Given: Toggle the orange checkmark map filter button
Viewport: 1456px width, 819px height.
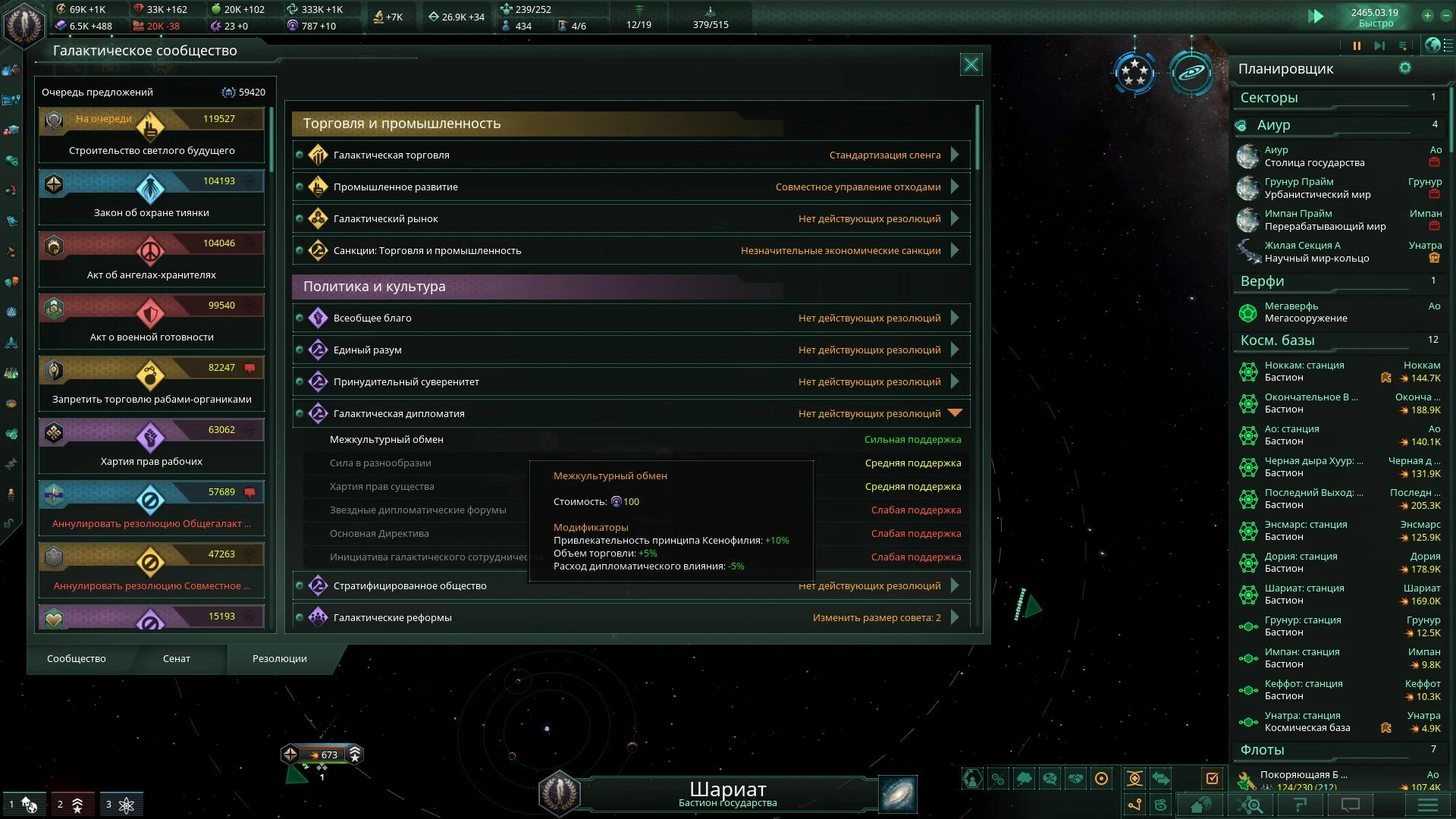Looking at the screenshot, I should pos(1213,777).
